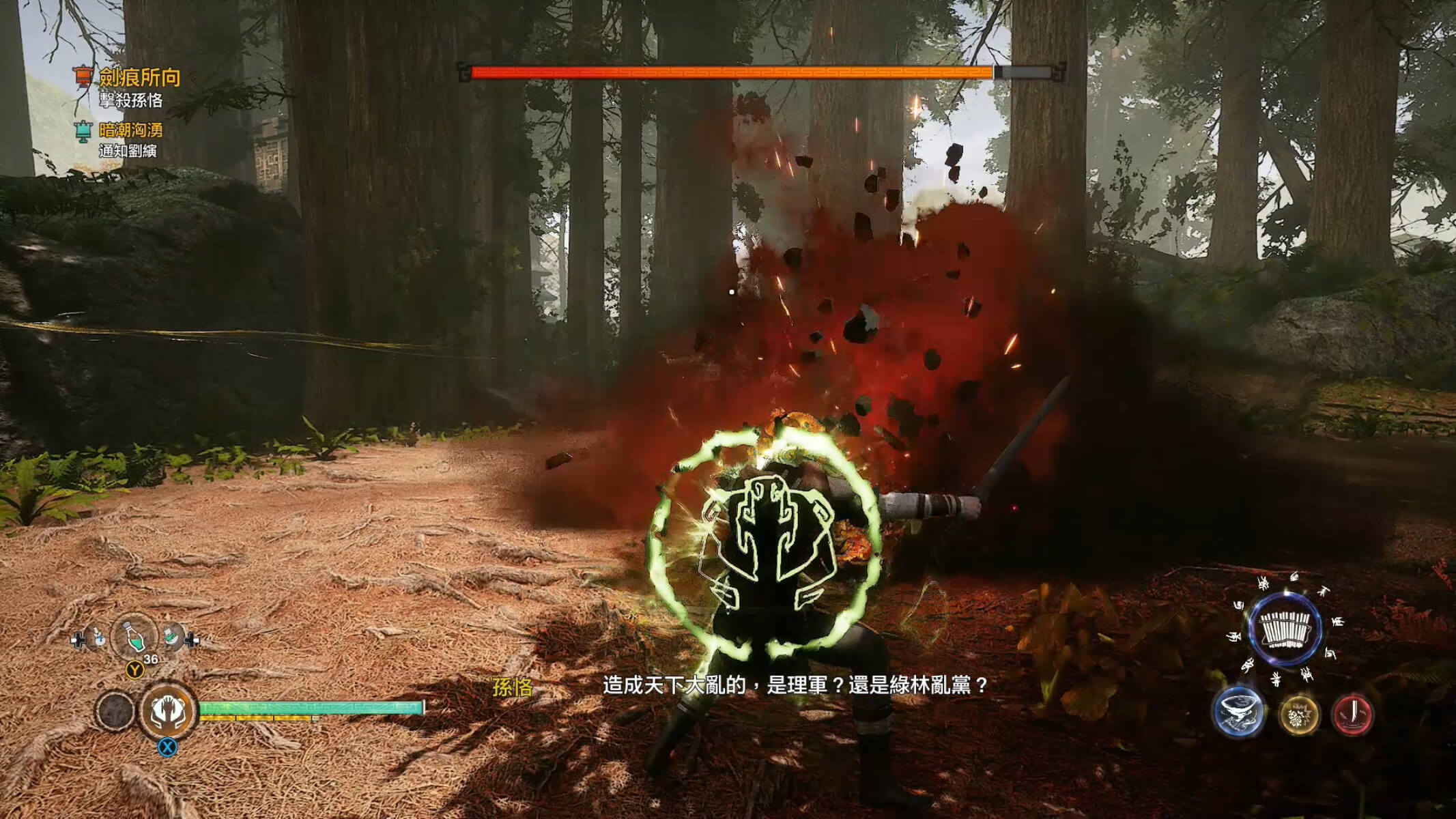Click the empty dark skill slot
The image size is (1456, 819).
tap(115, 711)
